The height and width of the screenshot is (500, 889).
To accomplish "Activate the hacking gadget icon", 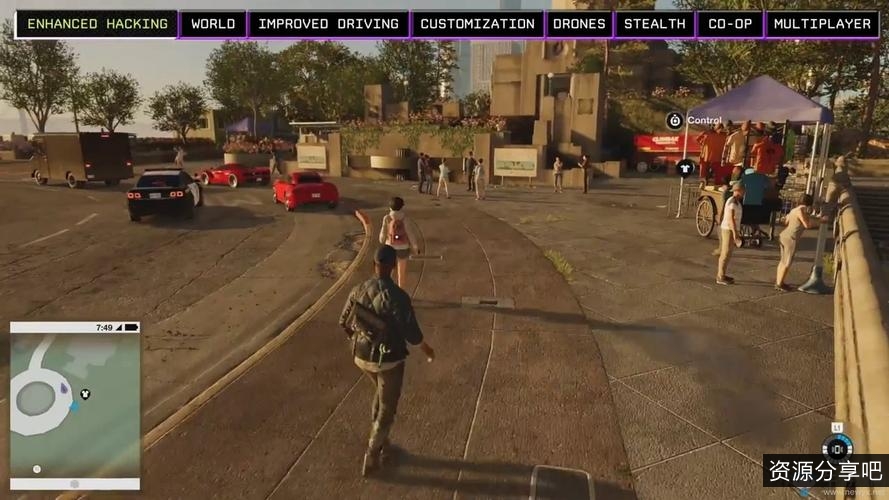I will [837, 447].
